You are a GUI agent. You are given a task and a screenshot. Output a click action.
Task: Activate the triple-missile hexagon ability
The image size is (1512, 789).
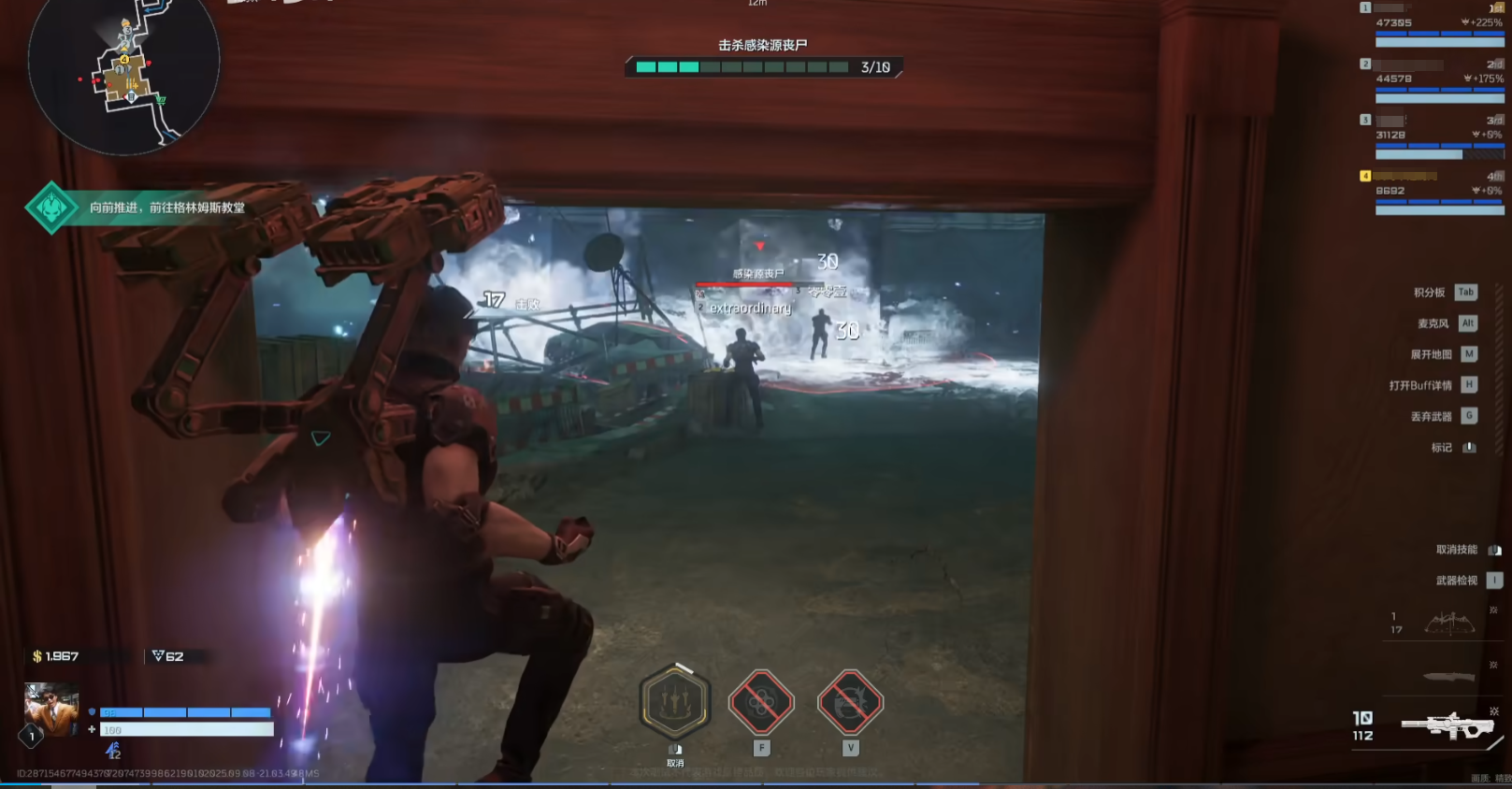click(x=675, y=703)
